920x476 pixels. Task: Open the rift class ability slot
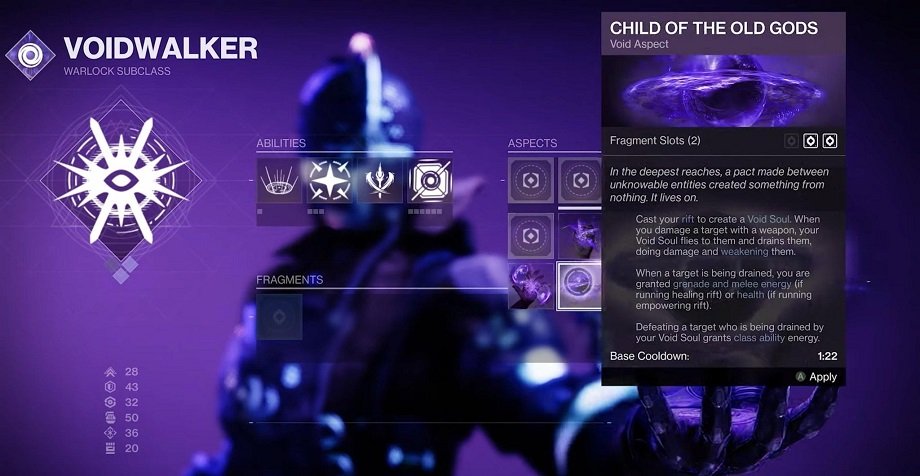tap(279, 180)
